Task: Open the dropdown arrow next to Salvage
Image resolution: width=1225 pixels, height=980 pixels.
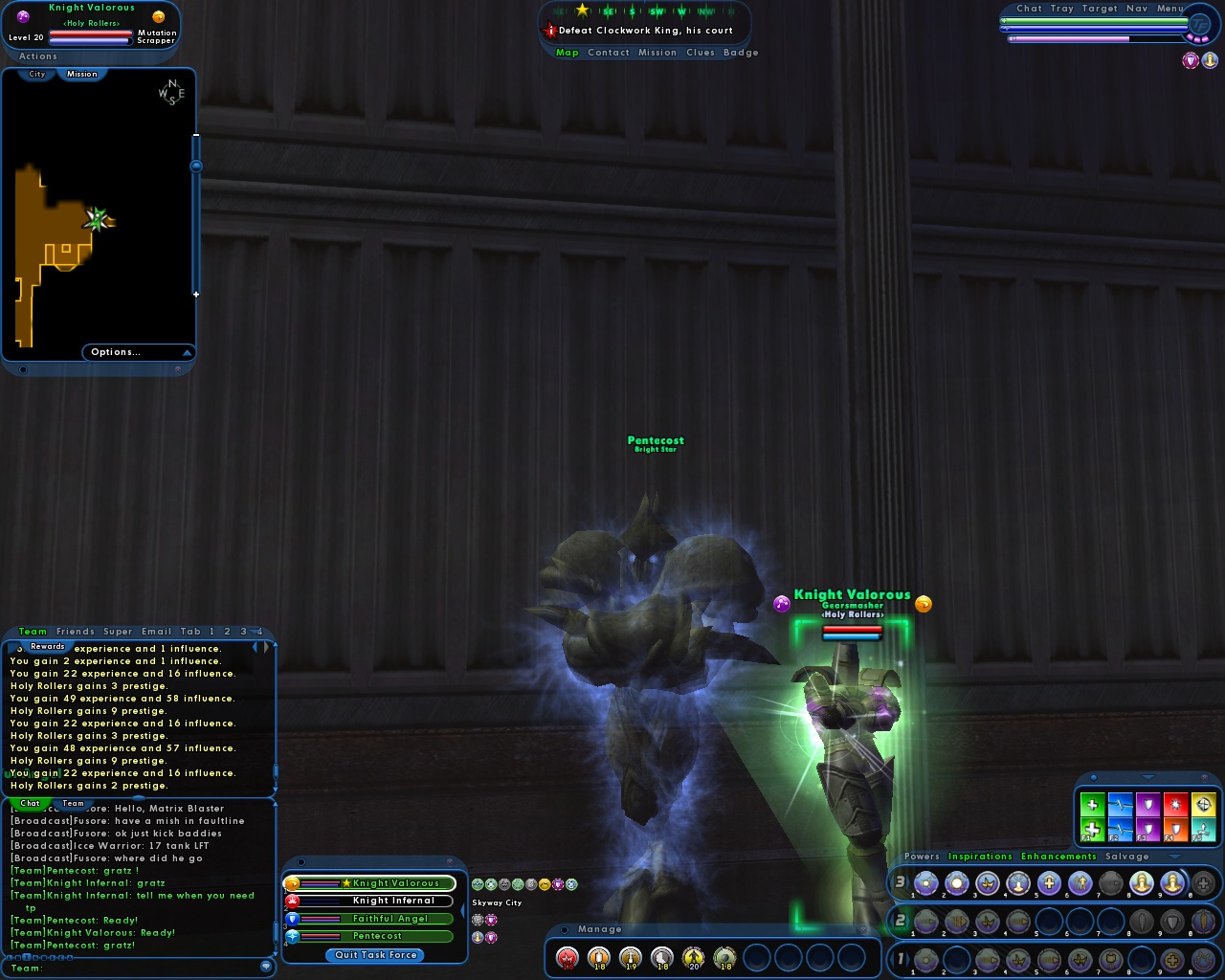Action: tap(1173, 857)
